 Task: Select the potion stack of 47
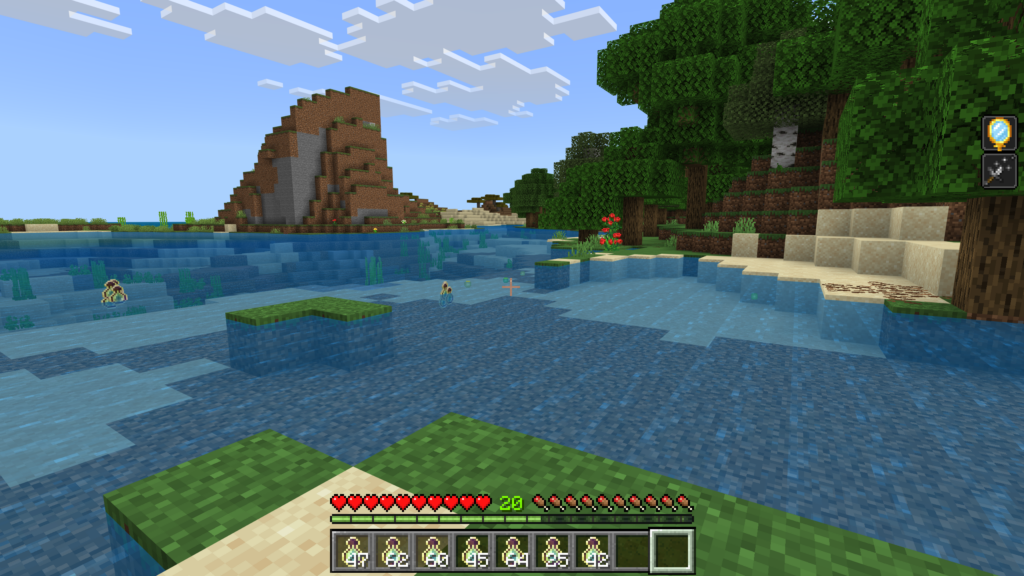[352, 551]
